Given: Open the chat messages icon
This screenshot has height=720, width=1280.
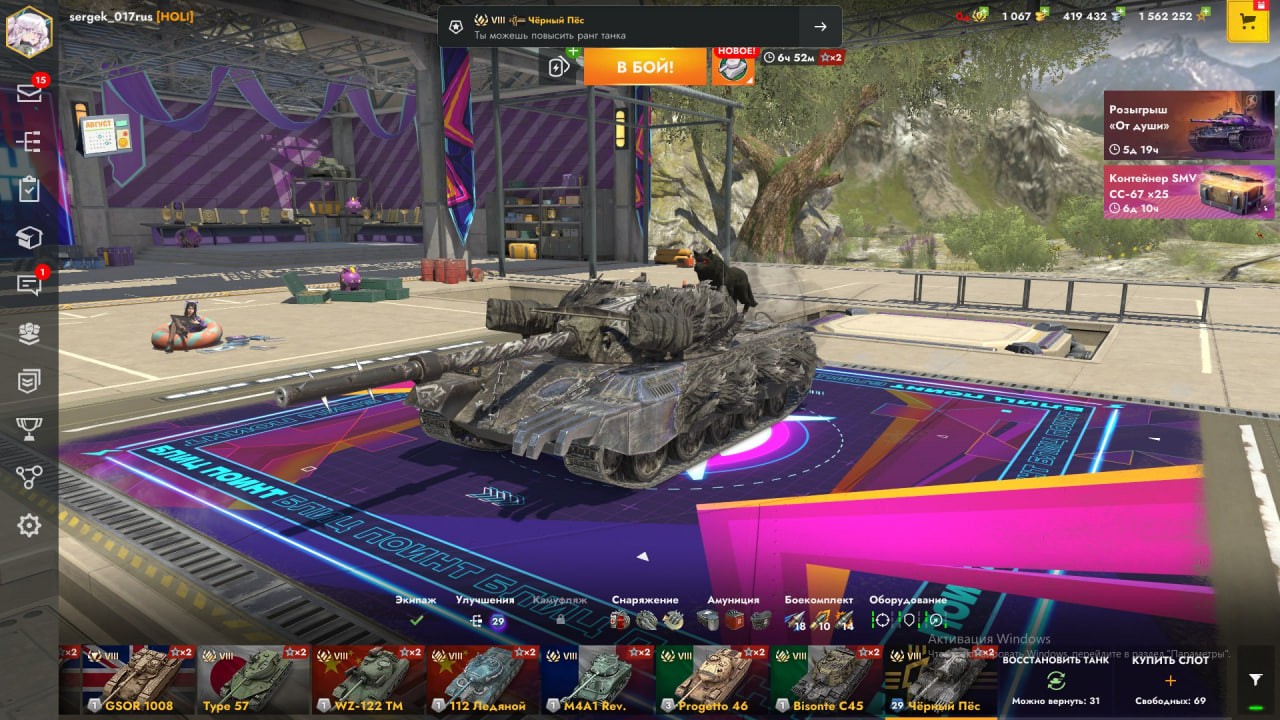Looking at the screenshot, I should point(29,286).
